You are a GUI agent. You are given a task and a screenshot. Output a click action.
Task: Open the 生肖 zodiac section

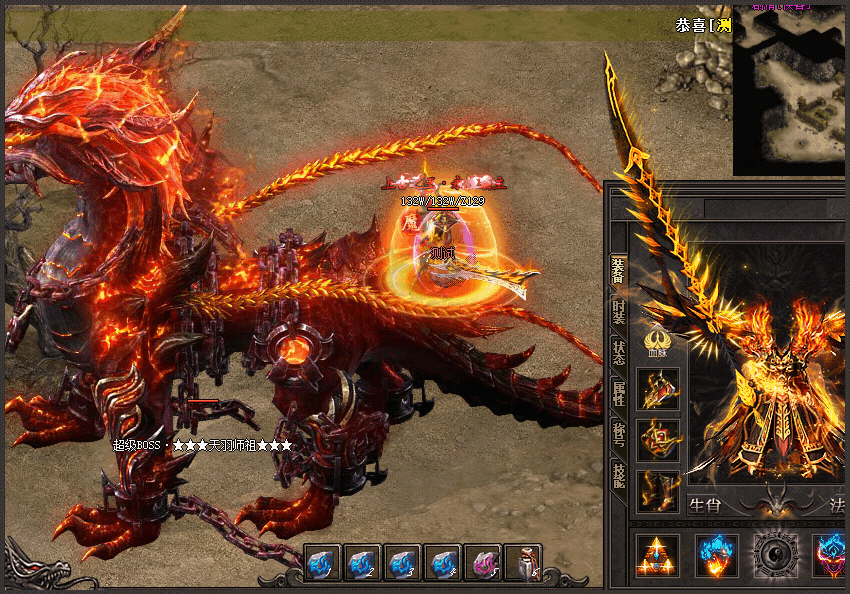(705, 505)
